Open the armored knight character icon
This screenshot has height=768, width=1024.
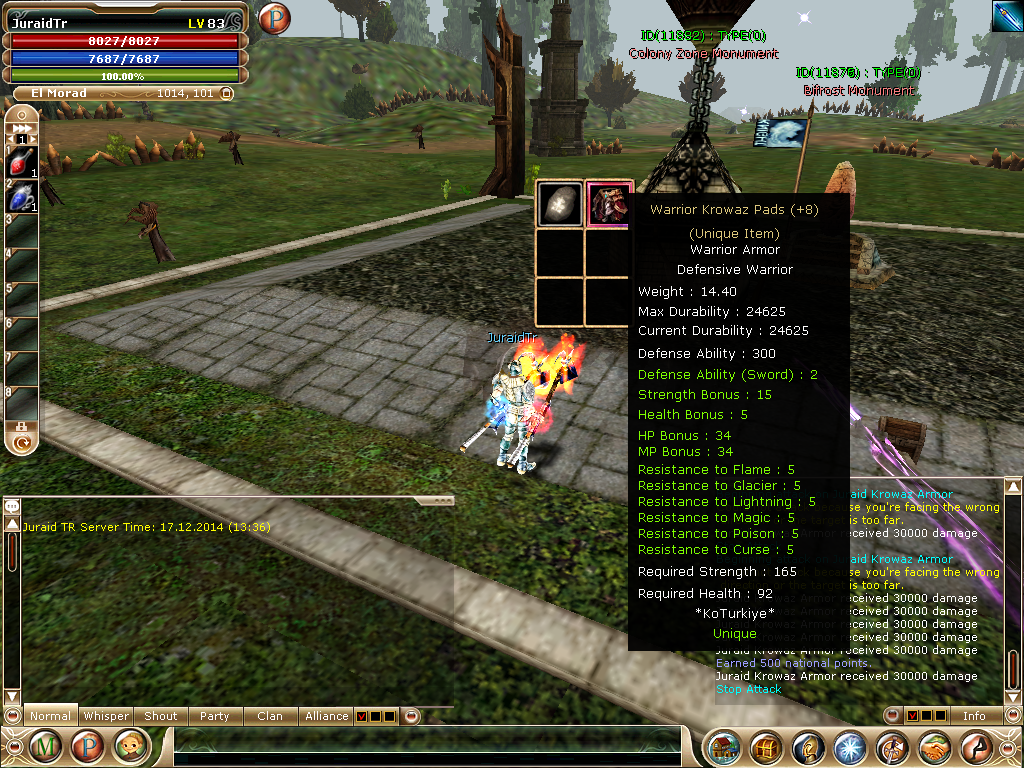(809, 747)
